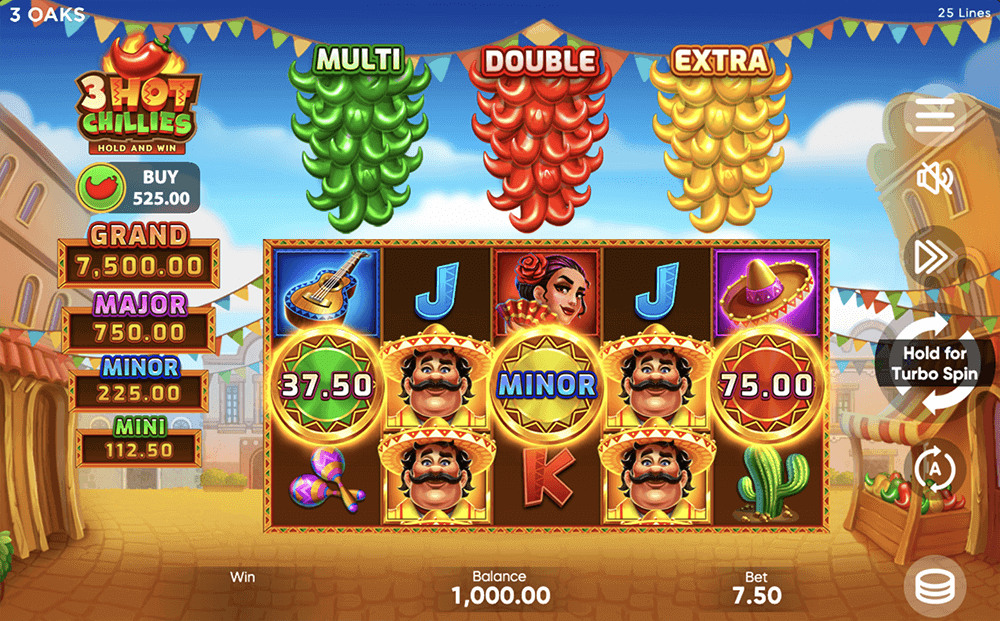1000x621 pixels.
Task: Toggle the muted sound speaker icon
Action: tap(935, 180)
